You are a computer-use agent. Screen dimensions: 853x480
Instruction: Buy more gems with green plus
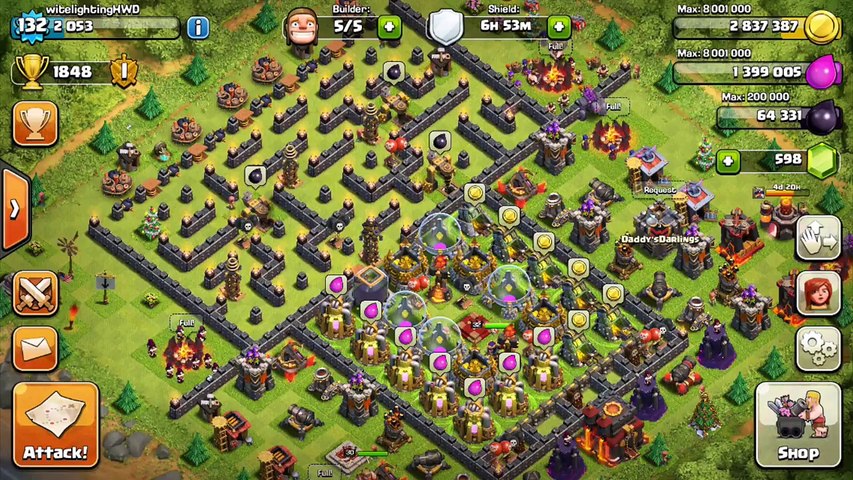pyautogui.click(x=728, y=160)
